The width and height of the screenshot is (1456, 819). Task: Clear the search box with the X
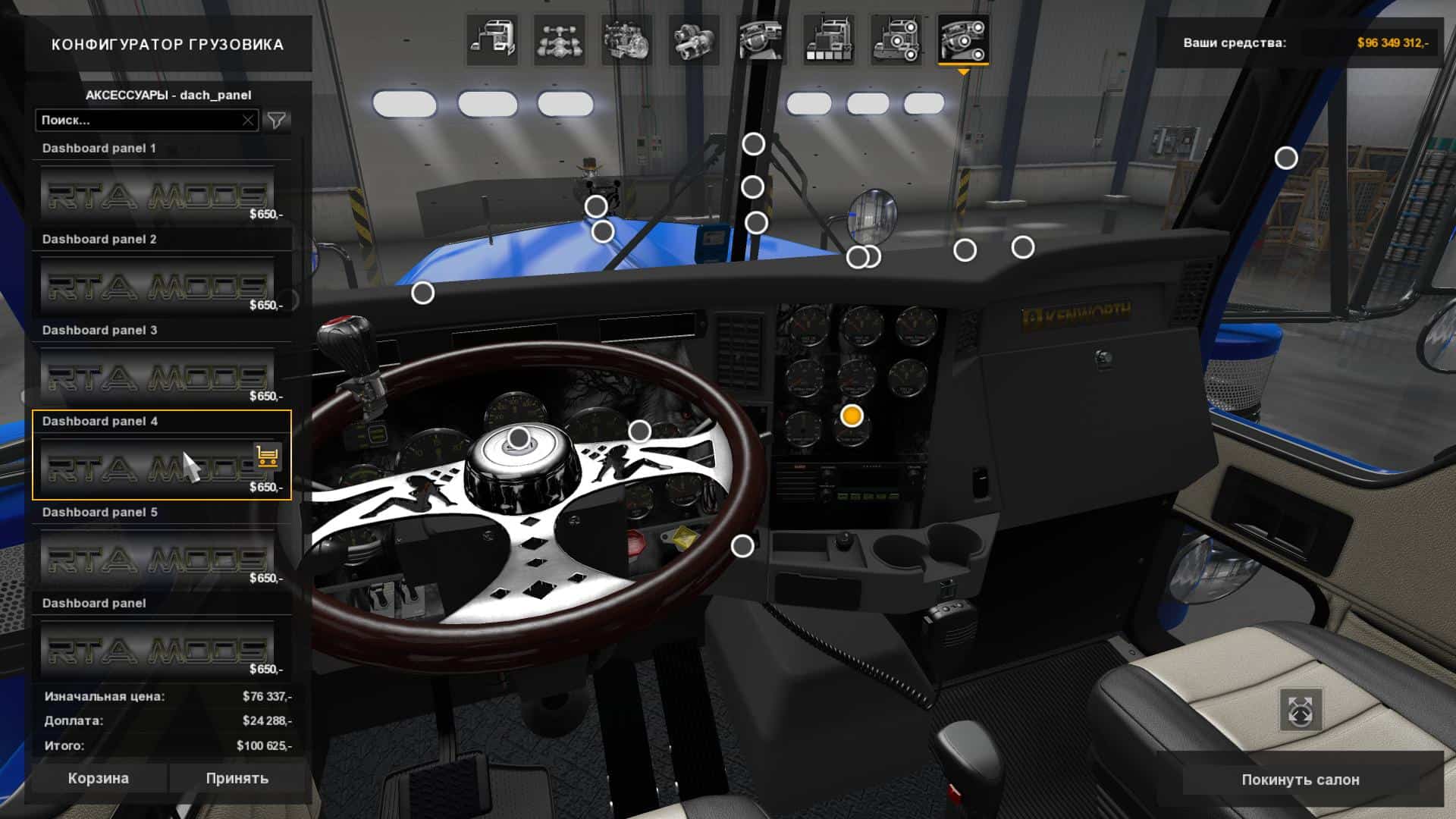[x=248, y=120]
